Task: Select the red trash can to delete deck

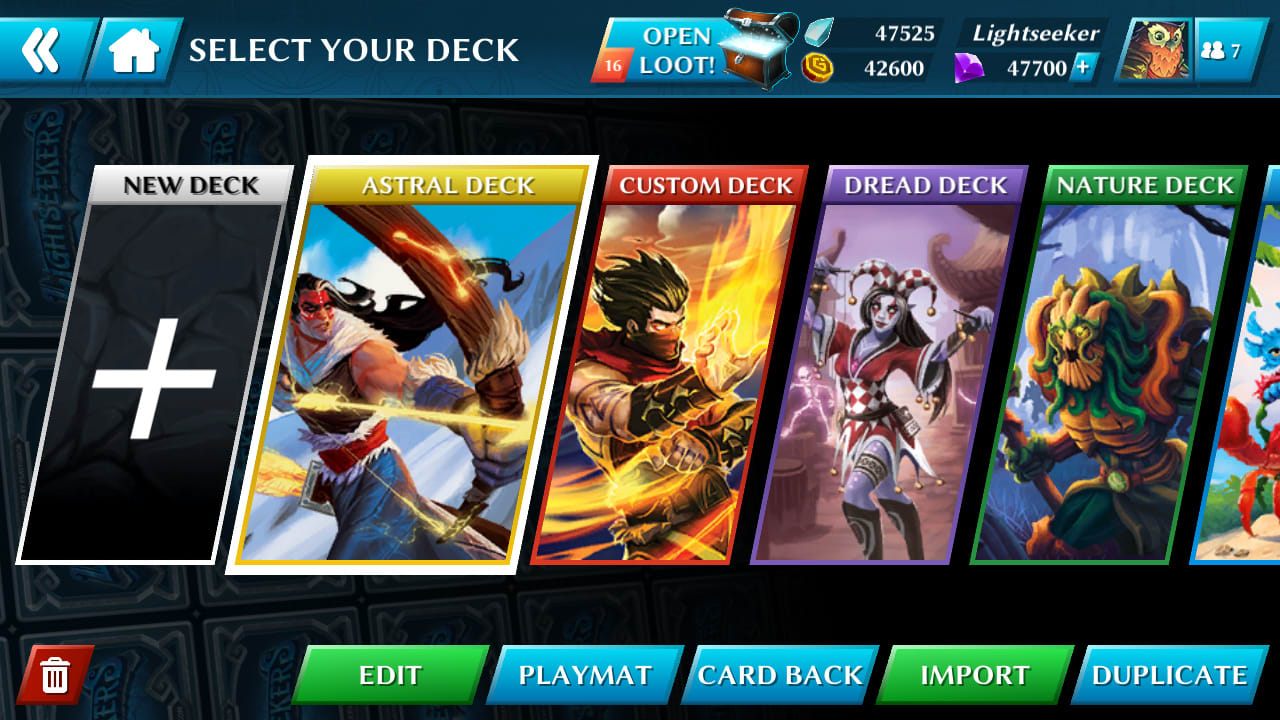Action: pos(56,675)
